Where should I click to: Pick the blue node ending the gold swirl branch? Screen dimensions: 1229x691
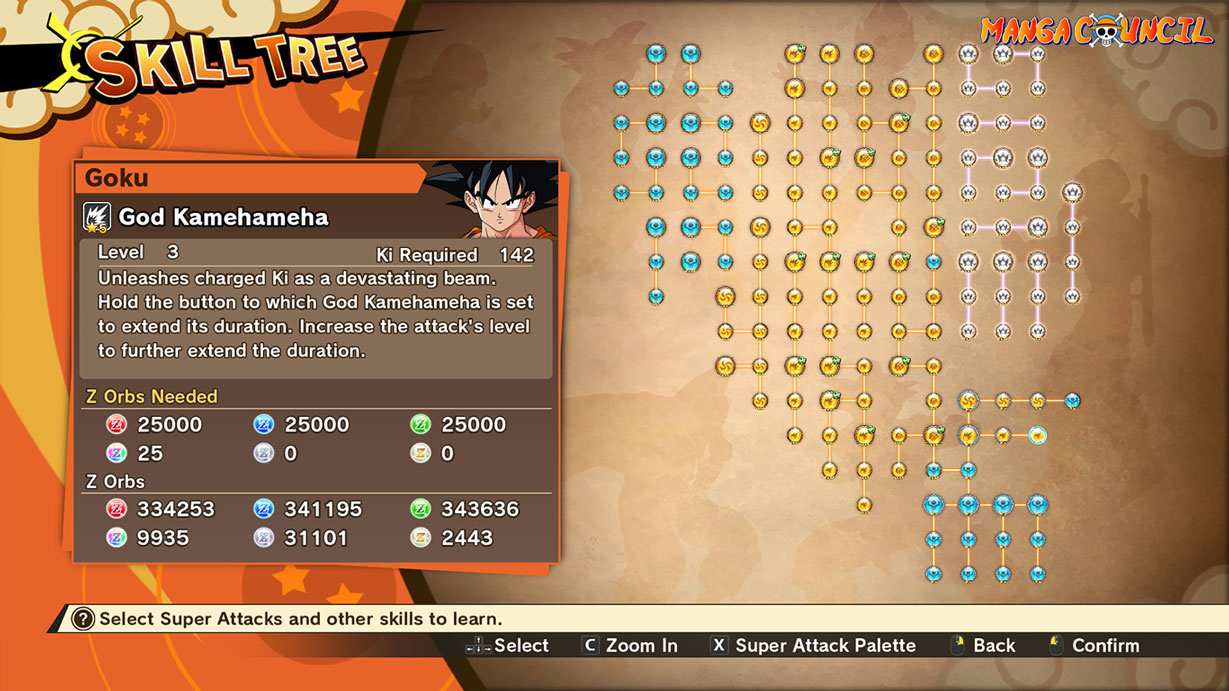click(1072, 401)
